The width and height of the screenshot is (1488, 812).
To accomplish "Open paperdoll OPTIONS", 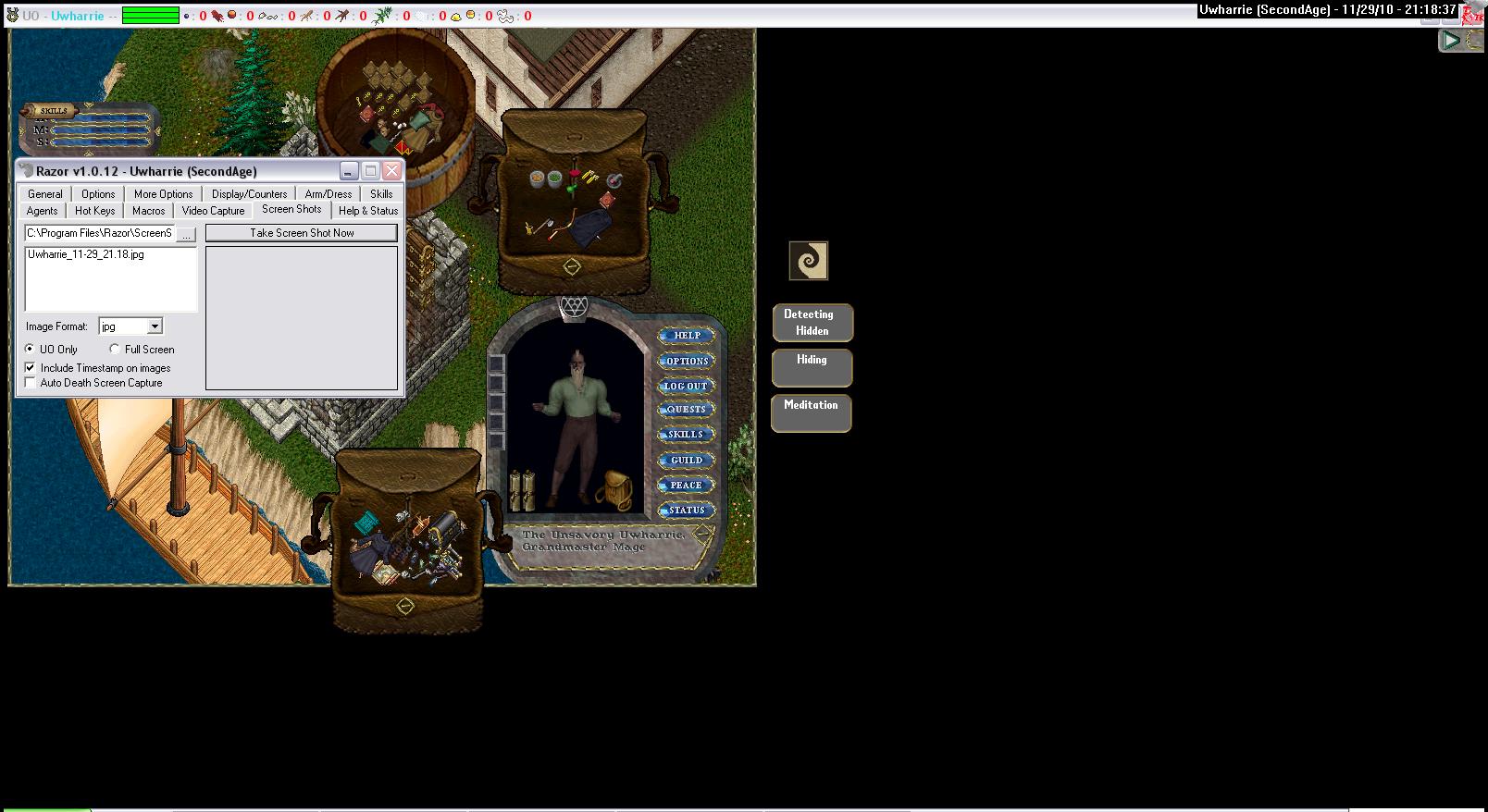I will pos(687,362).
